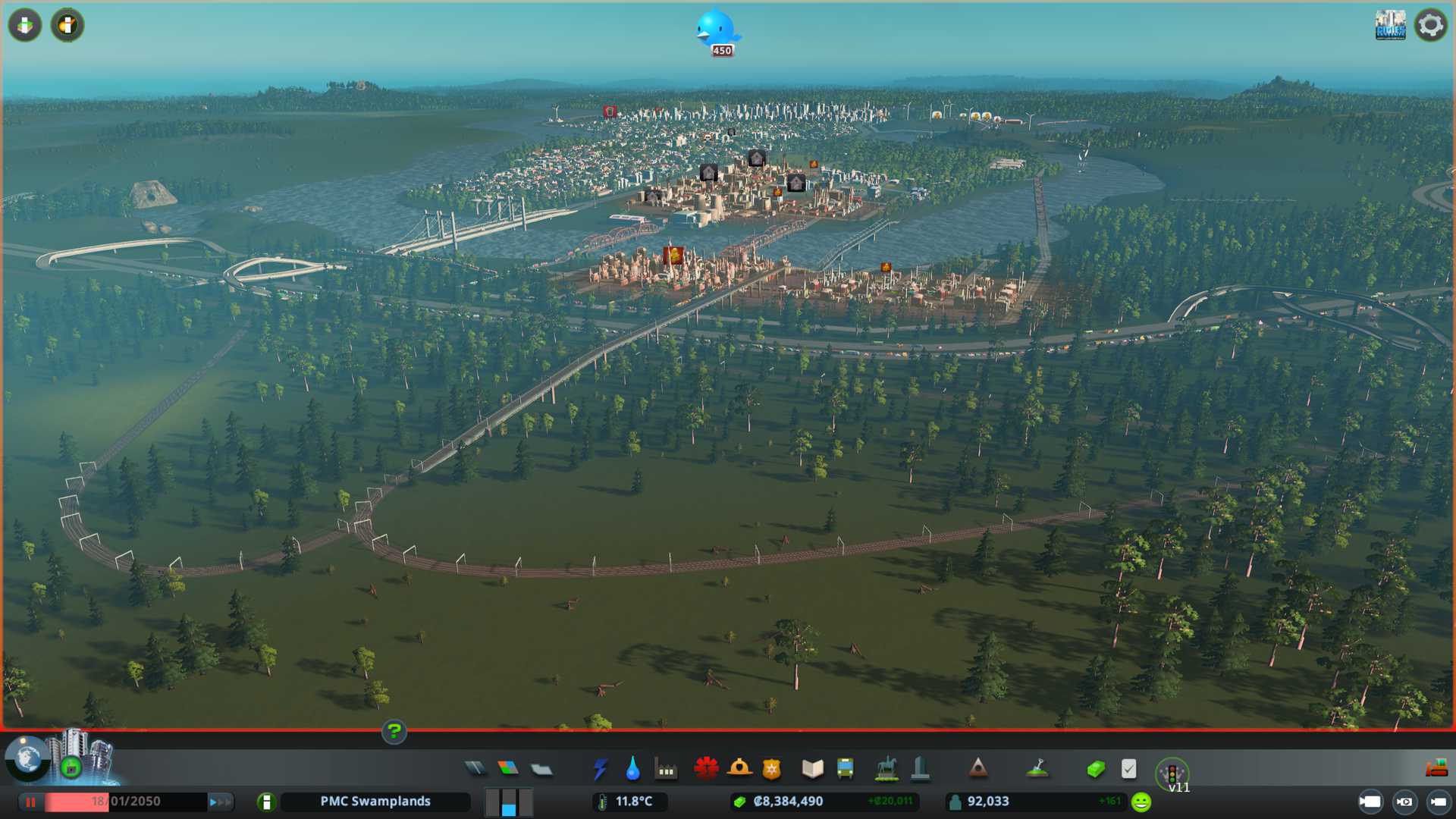Open the Zoning tool

[508, 769]
